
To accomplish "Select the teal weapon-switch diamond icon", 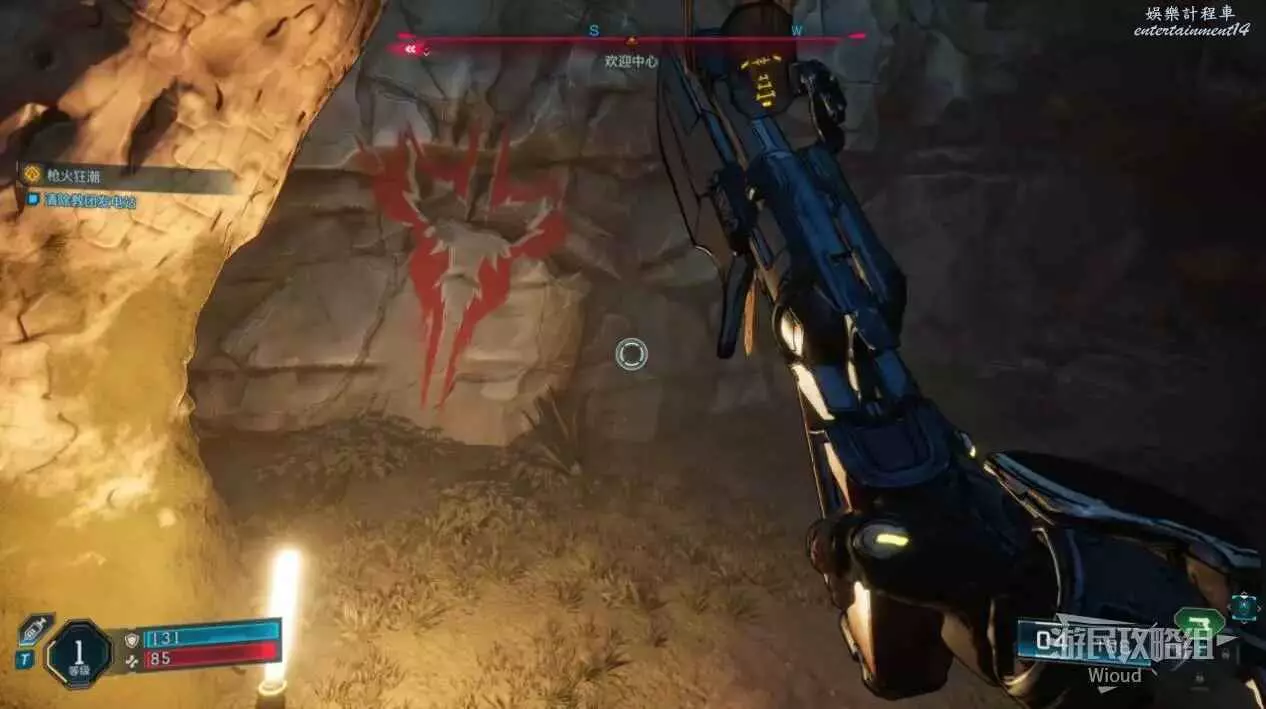I will pyautogui.click(x=1246, y=606).
